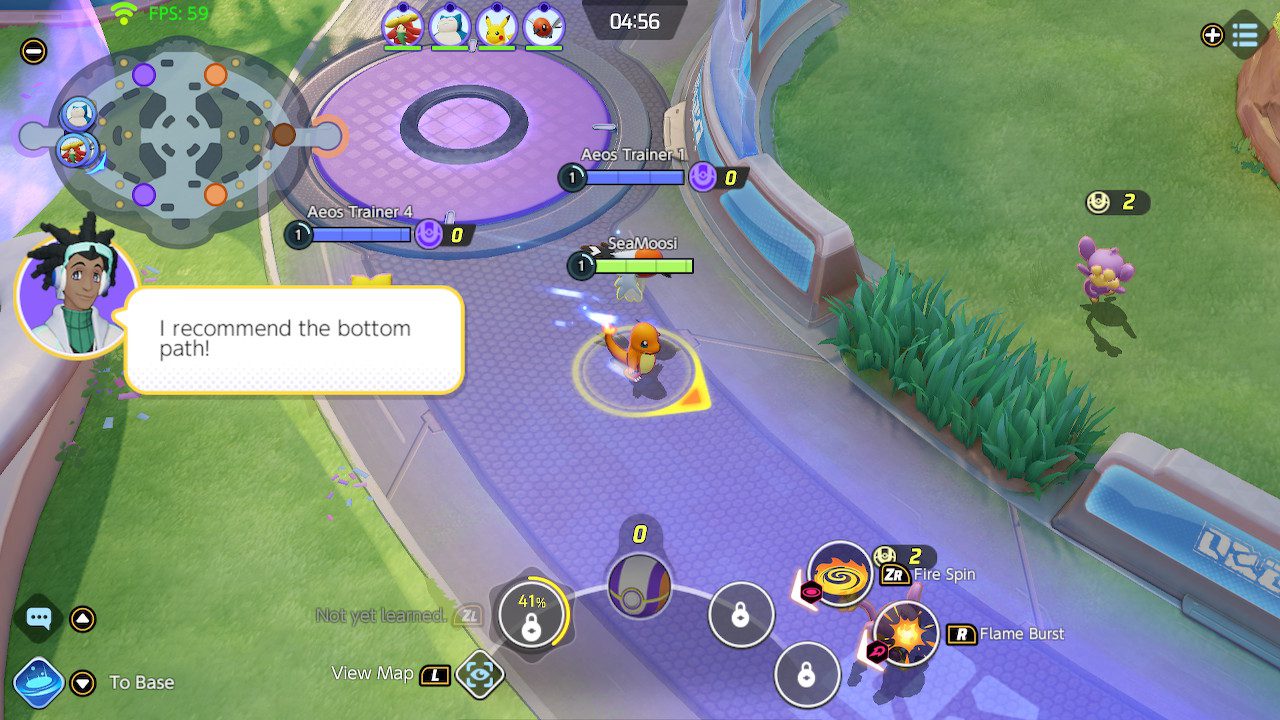This screenshot has width=1280, height=720.
Task: Tap the Aeos energy score ball
Action: [639, 585]
